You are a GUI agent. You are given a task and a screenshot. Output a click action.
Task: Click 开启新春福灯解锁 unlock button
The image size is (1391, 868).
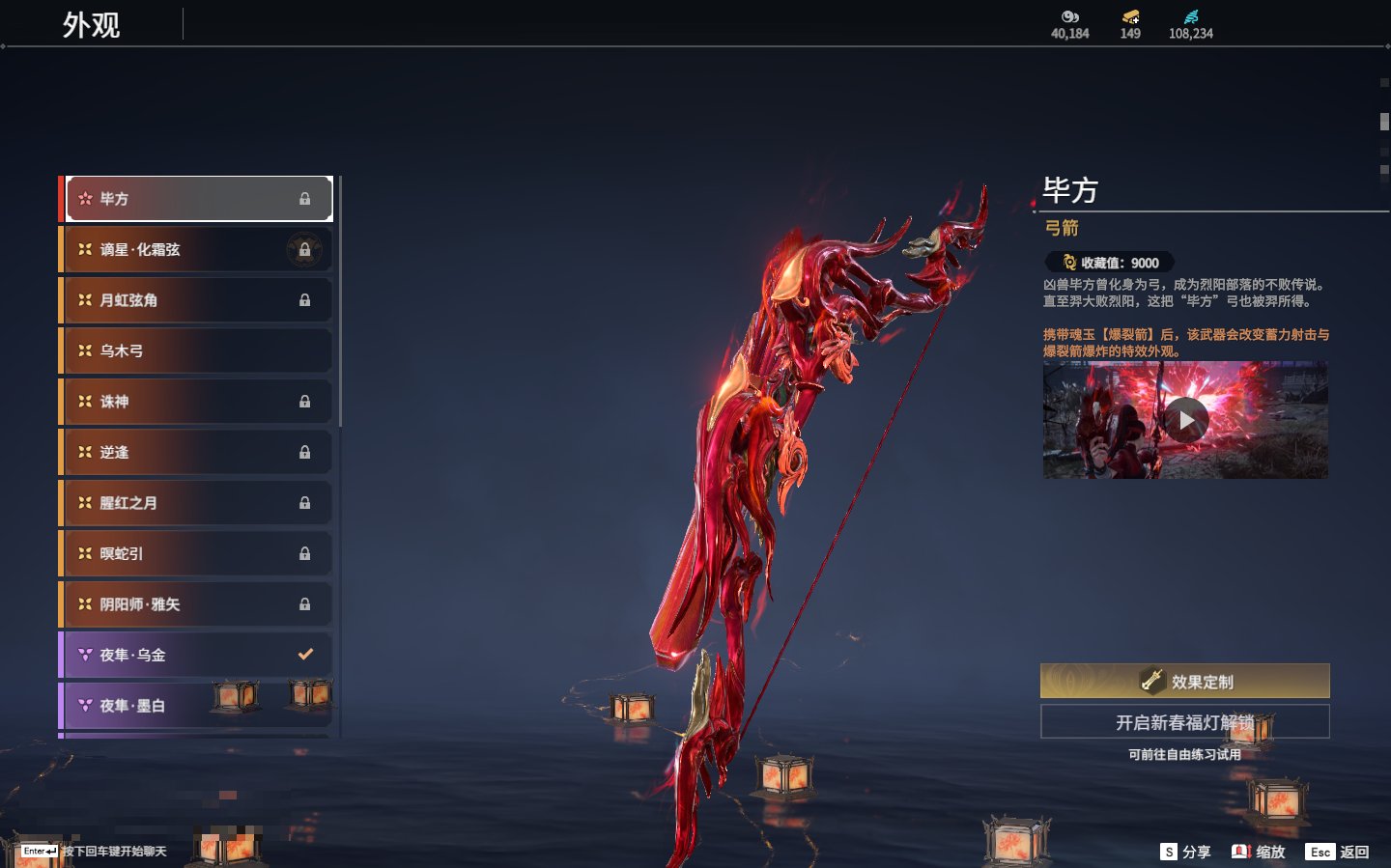(1184, 722)
